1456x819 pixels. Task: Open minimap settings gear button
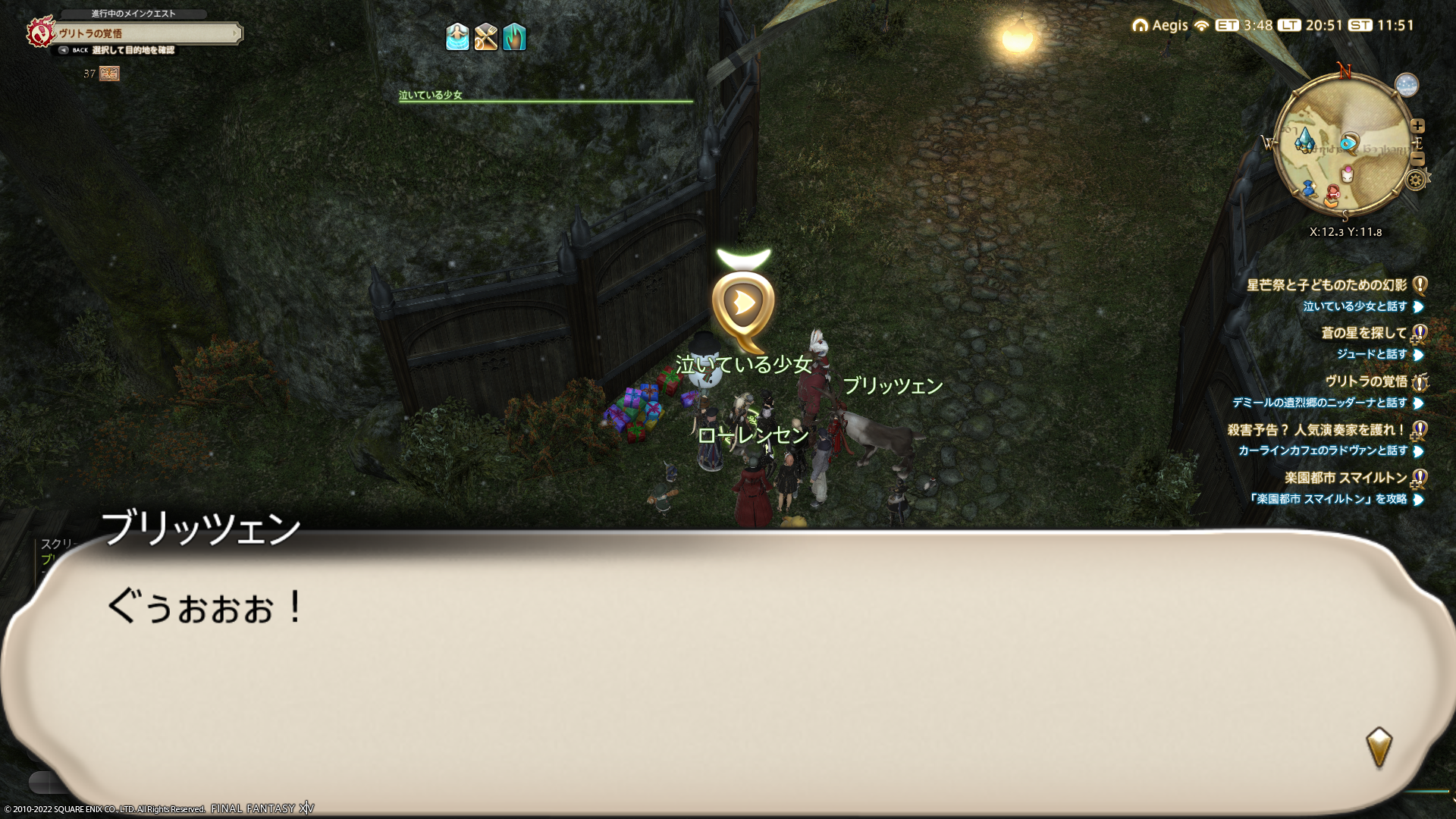(1415, 180)
